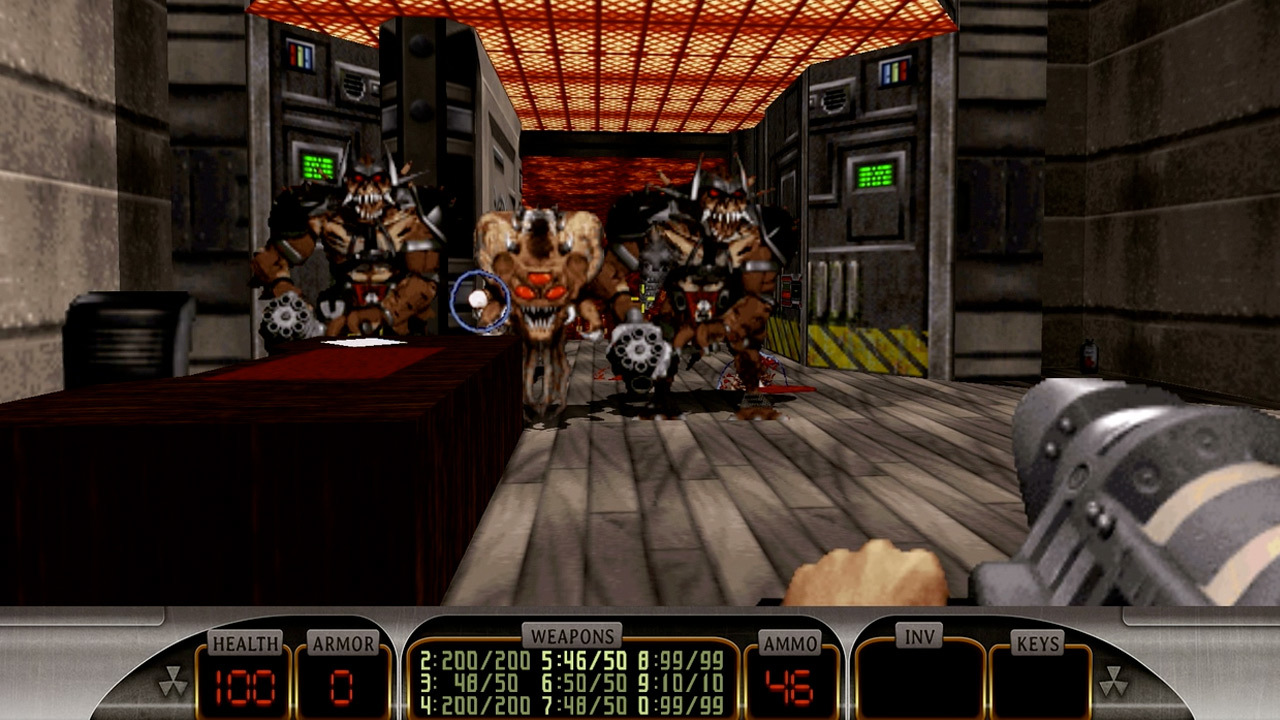Click the HEALTH label on the HUD
1280x720 pixels.
tap(246, 644)
